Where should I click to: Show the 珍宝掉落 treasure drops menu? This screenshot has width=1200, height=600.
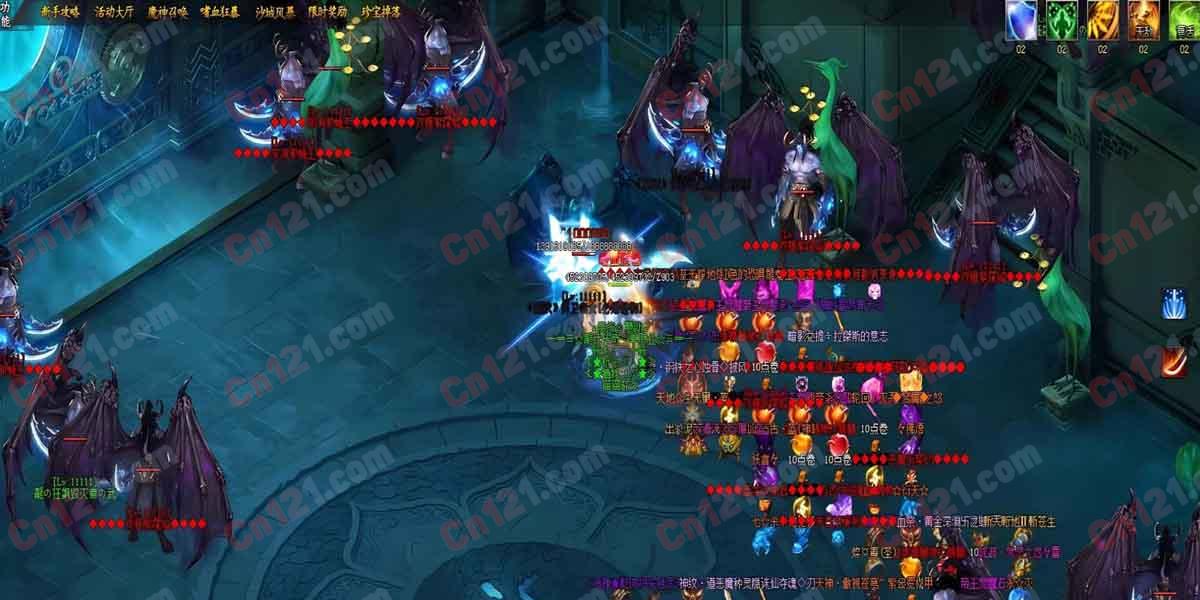pyautogui.click(x=380, y=12)
